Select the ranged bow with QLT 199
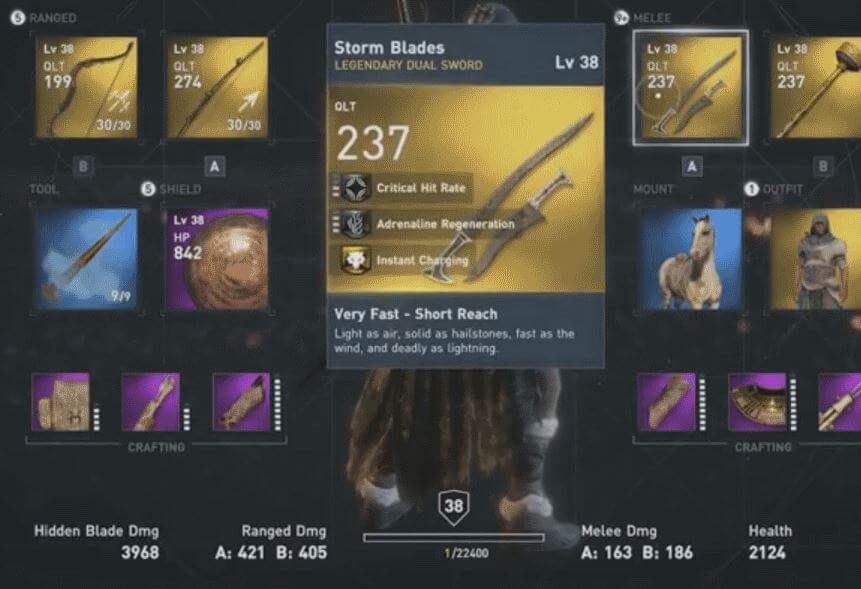Screen dimensions: 861x589 (85, 87)
